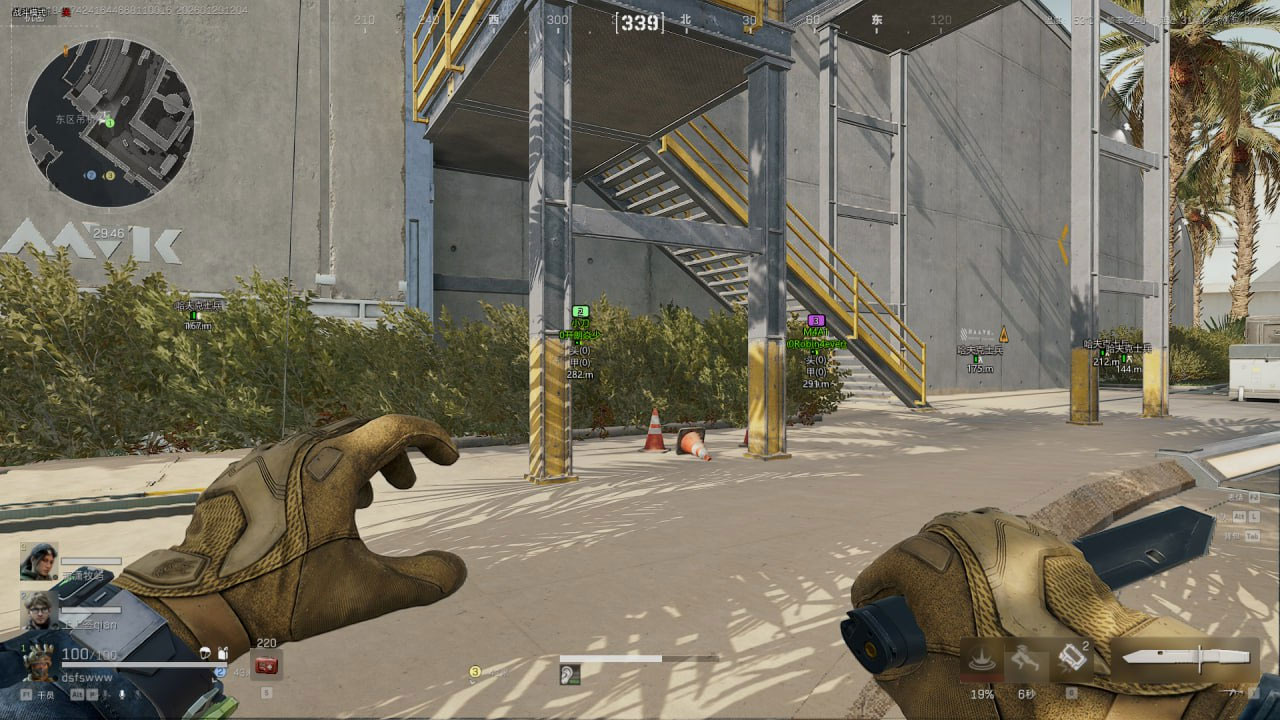Select the M4A1 teammate marker

pos(815,320)
